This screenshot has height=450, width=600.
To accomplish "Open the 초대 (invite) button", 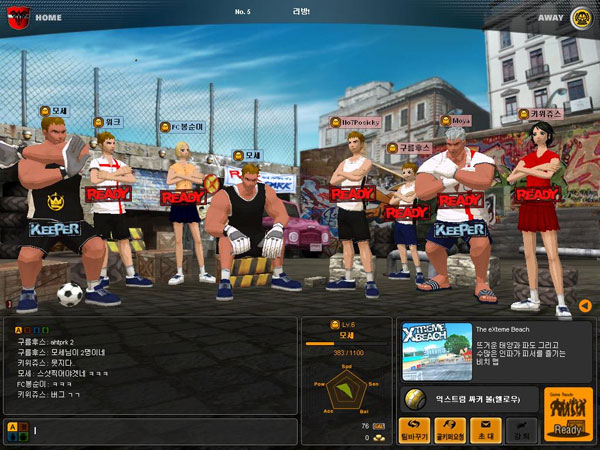I will (x=482, y=429).
